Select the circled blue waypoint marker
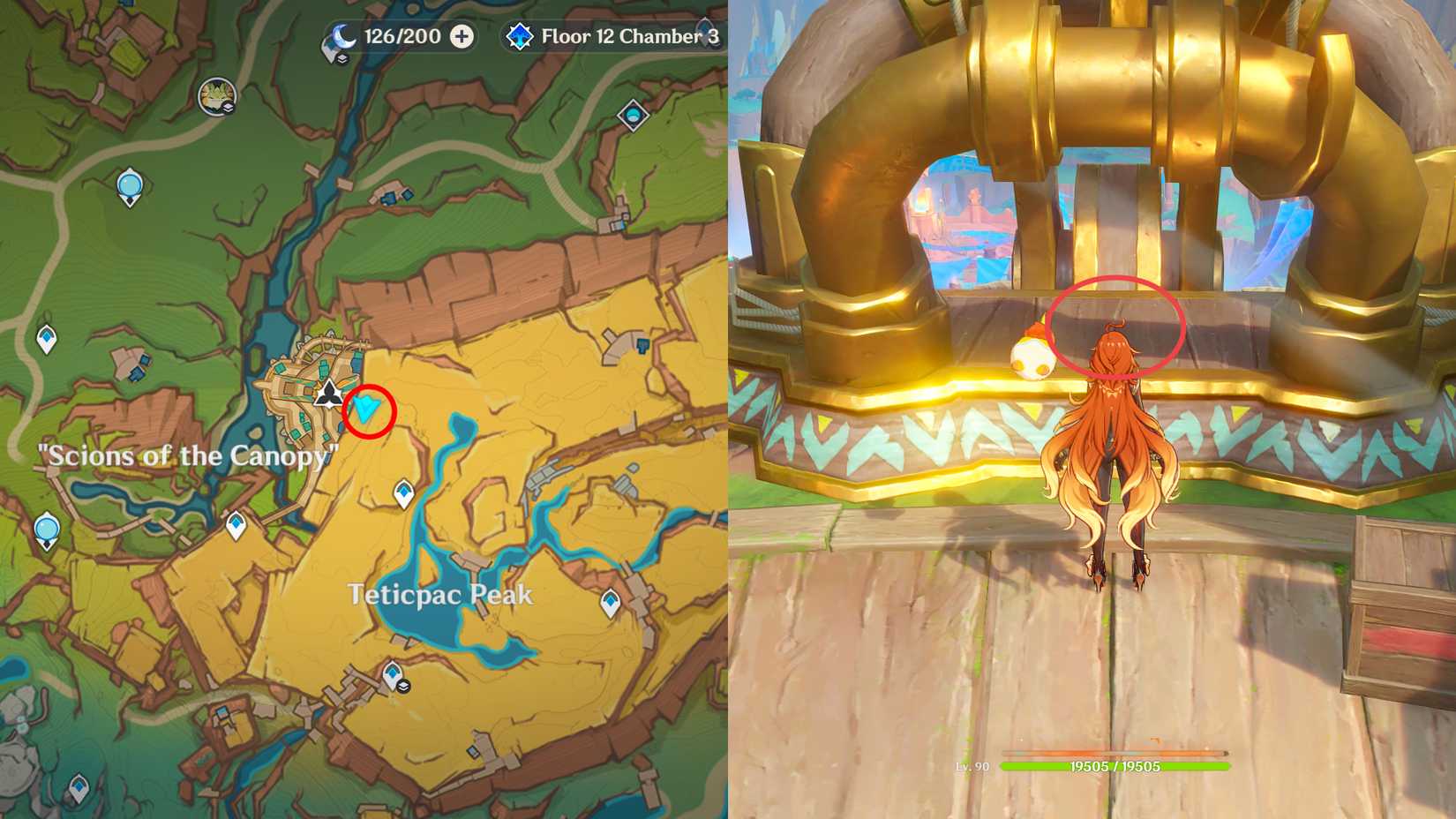The width and height of the screenshot is (1456, 819). click(x=366, y=409)
